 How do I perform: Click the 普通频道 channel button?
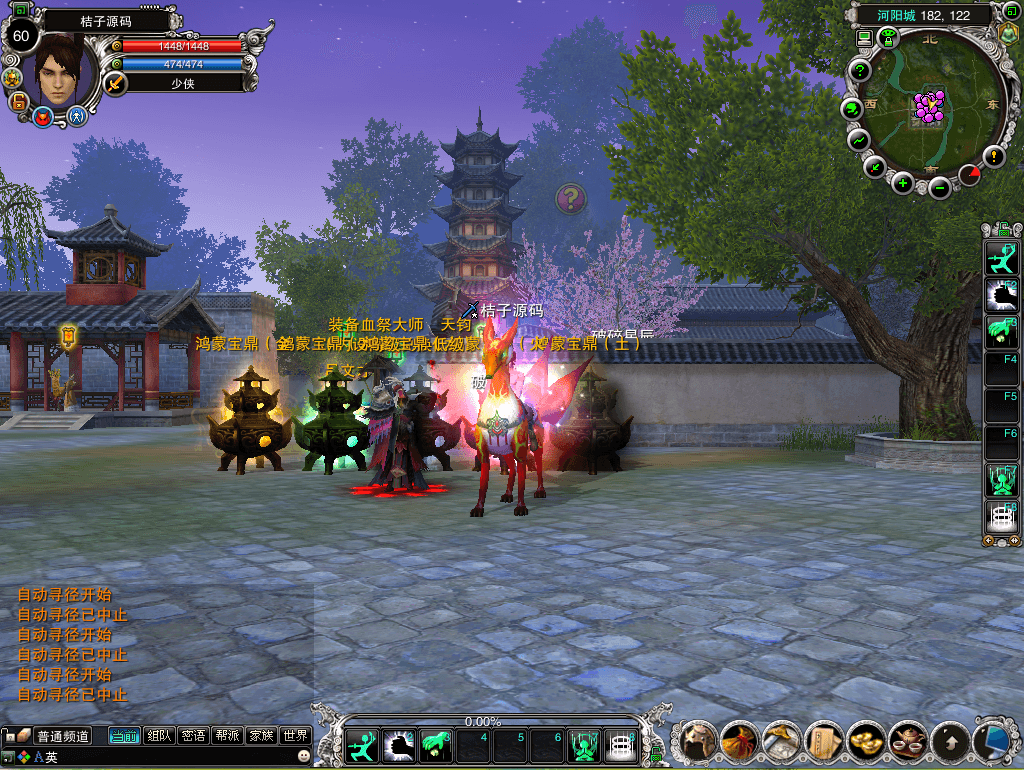coord(63,736)
